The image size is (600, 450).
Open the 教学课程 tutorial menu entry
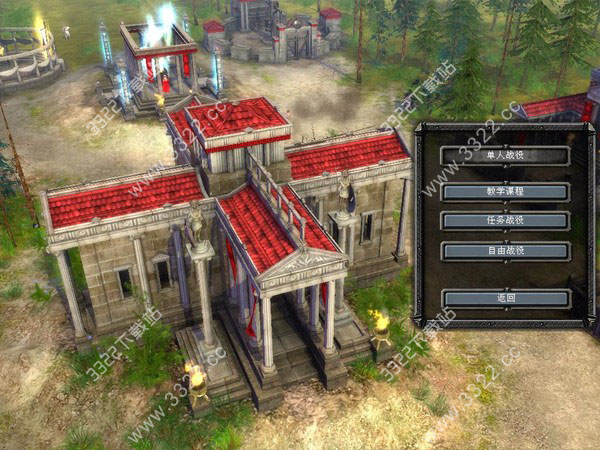(x=505, y=190)
